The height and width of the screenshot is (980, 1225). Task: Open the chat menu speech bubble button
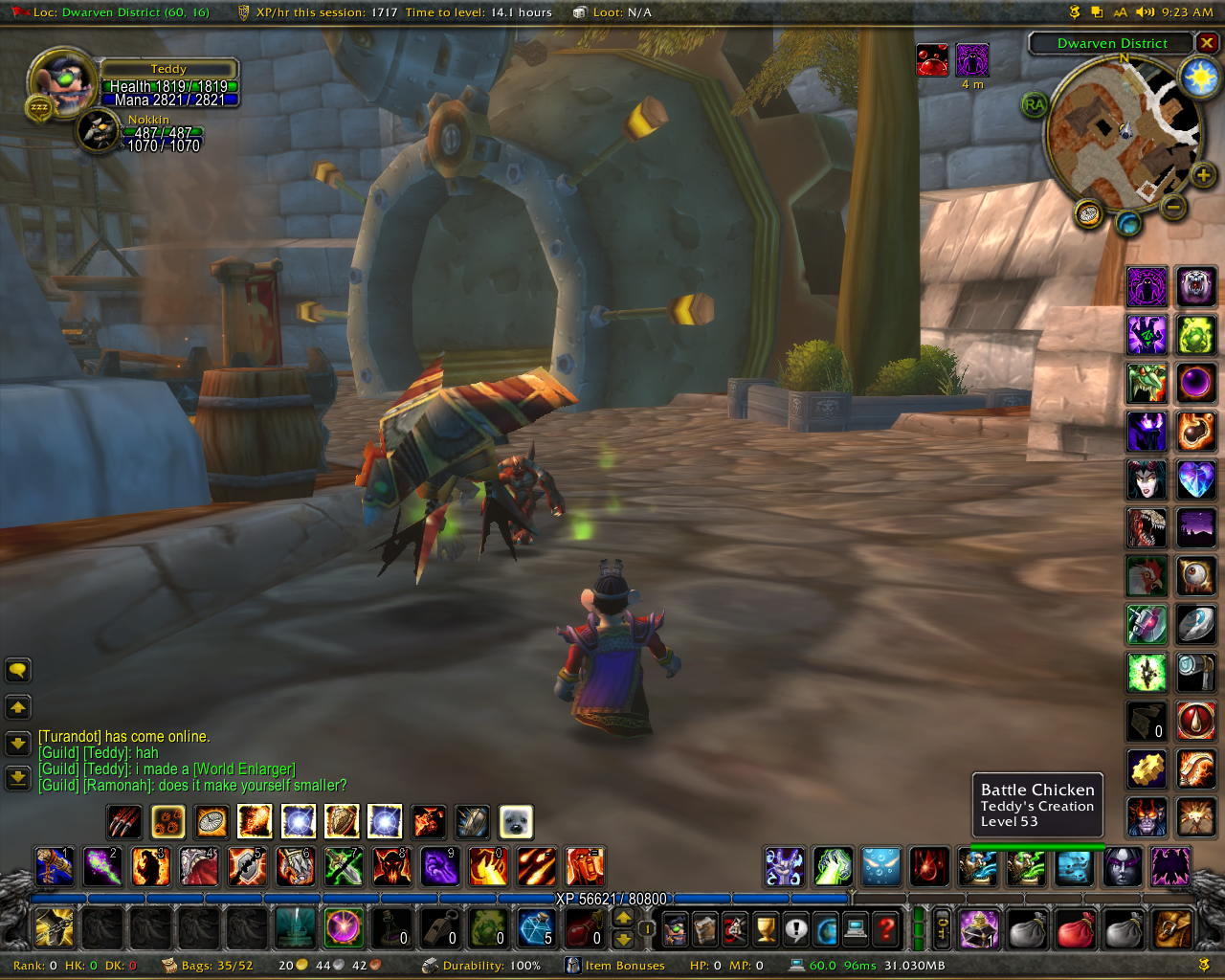(18, 670)
